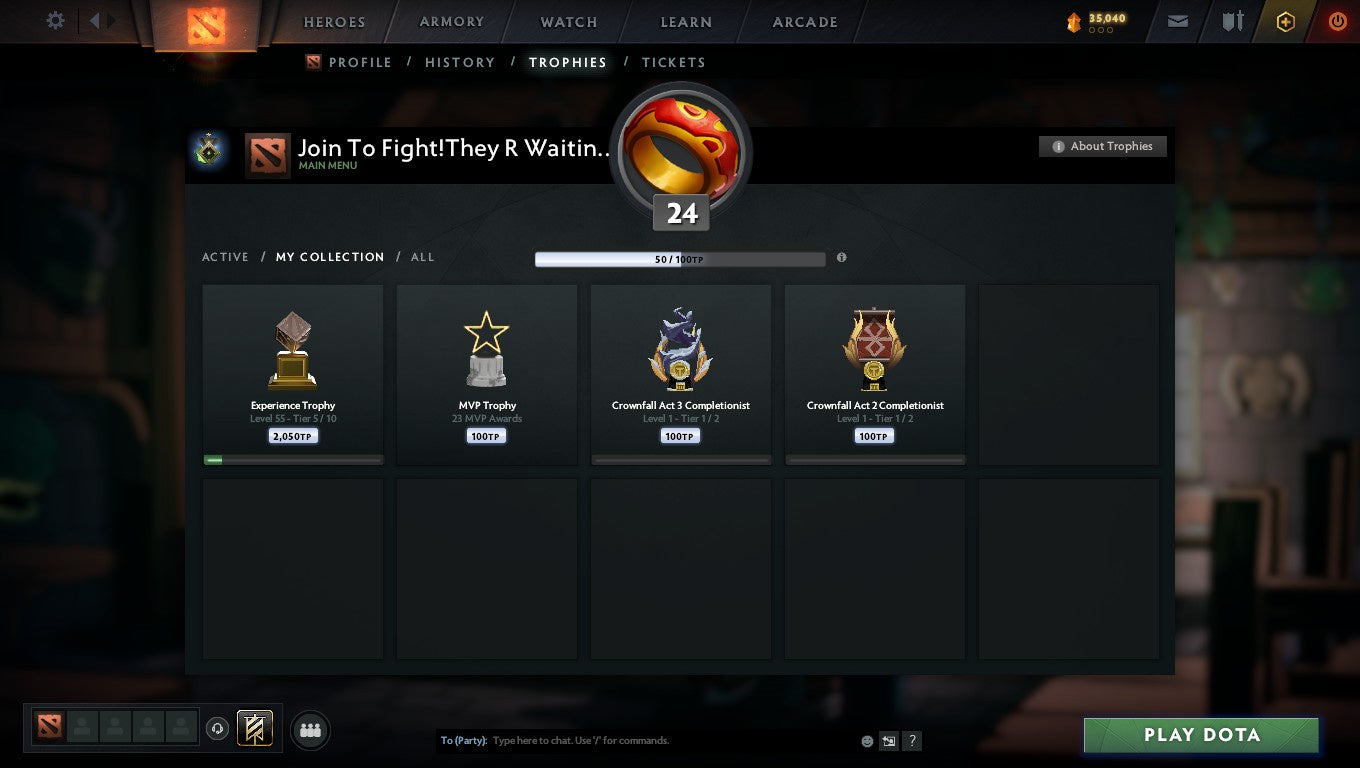Switch to the TICKETS tab
The width and height of the screenshot is (1360, 768).
point(673,62)
